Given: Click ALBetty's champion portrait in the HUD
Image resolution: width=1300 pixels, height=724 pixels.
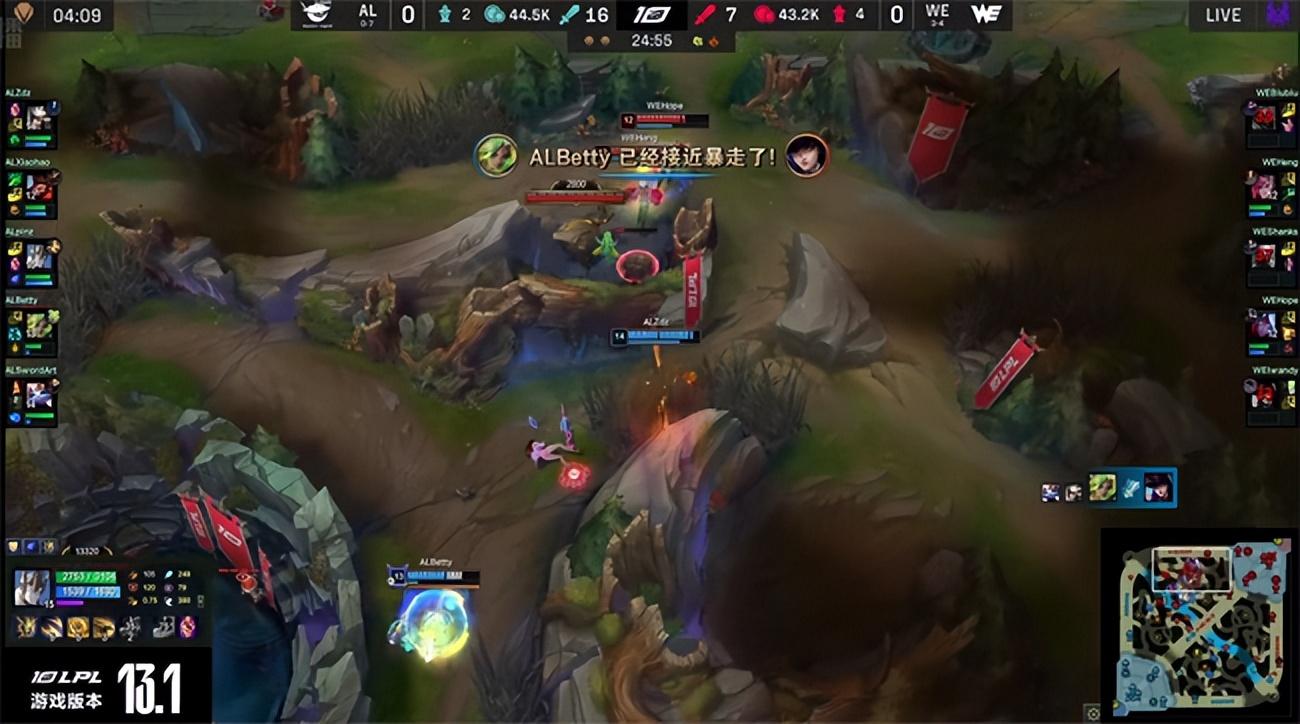Looking at the screenshot, I should click(32, 588).
